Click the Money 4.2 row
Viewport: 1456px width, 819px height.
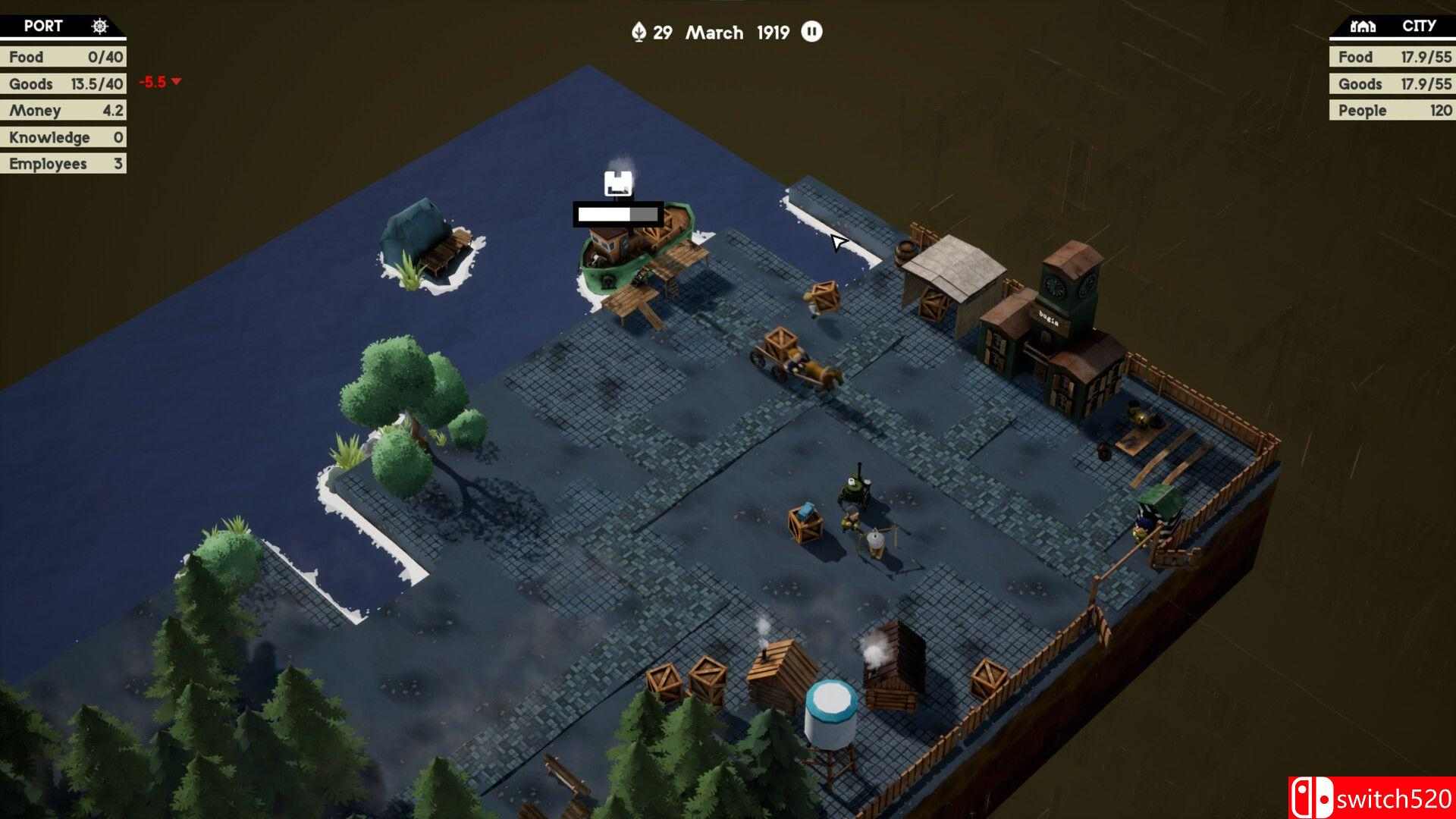[x=64, y=110]
